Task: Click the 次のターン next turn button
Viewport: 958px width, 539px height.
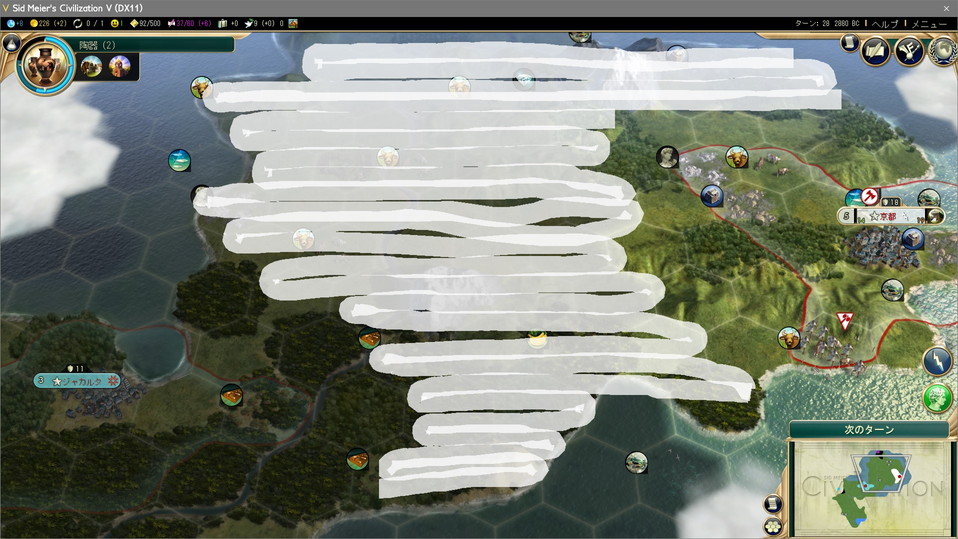Action: click(x=868, y=429)
